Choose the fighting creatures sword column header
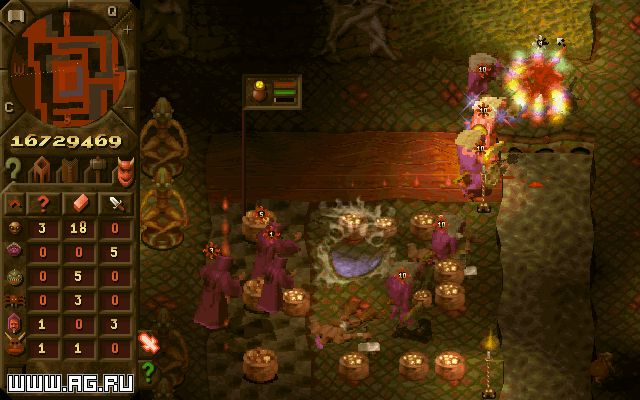The height and width of the screenshot is (400, 640). (117, 202)
